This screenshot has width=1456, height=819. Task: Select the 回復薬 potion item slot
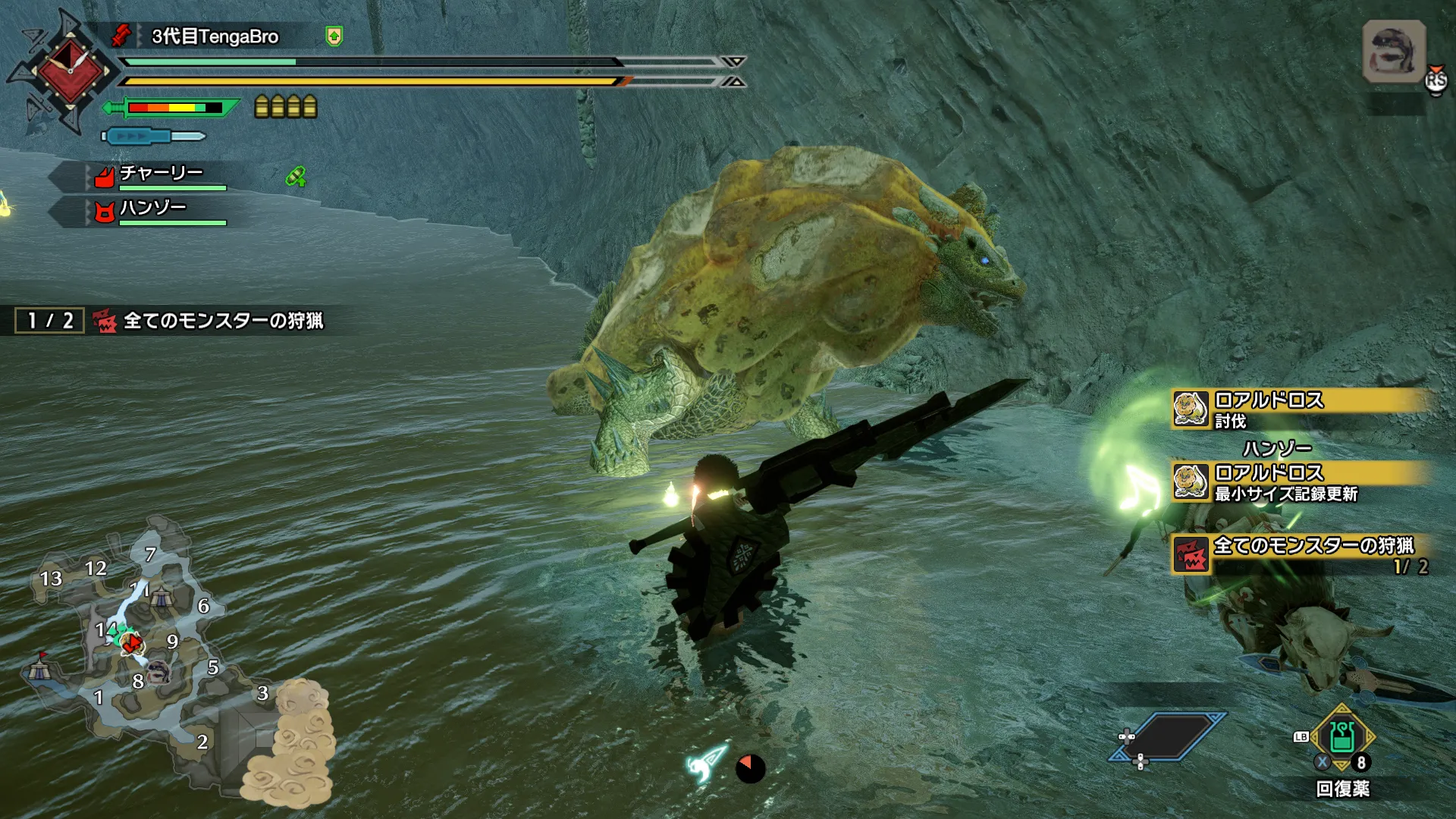(1342, 737)
